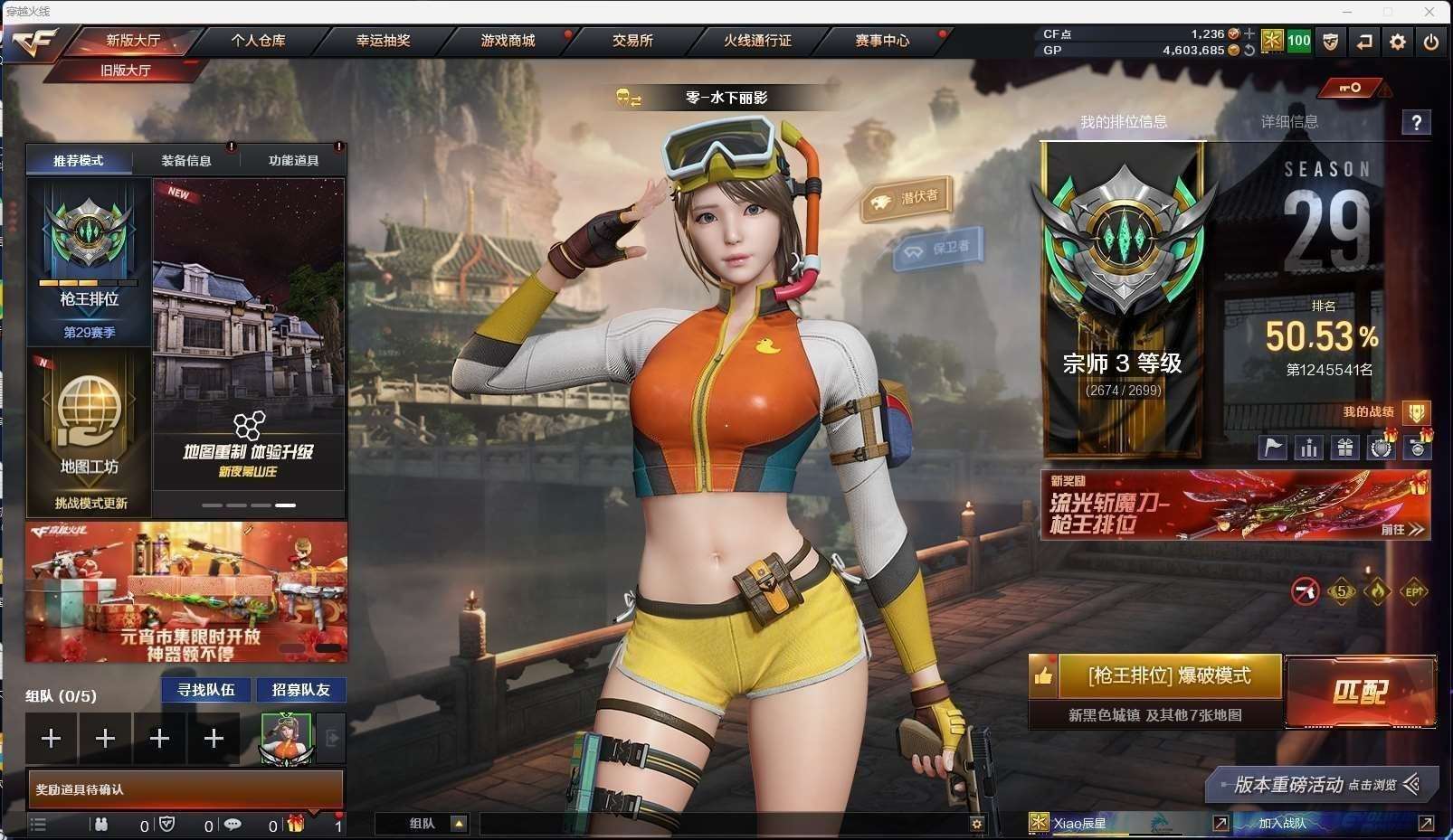Open the 个人仓库 menu
The width and height of the screenshot is (1453, 840).
pyautogui.click(x=258, y=41)
